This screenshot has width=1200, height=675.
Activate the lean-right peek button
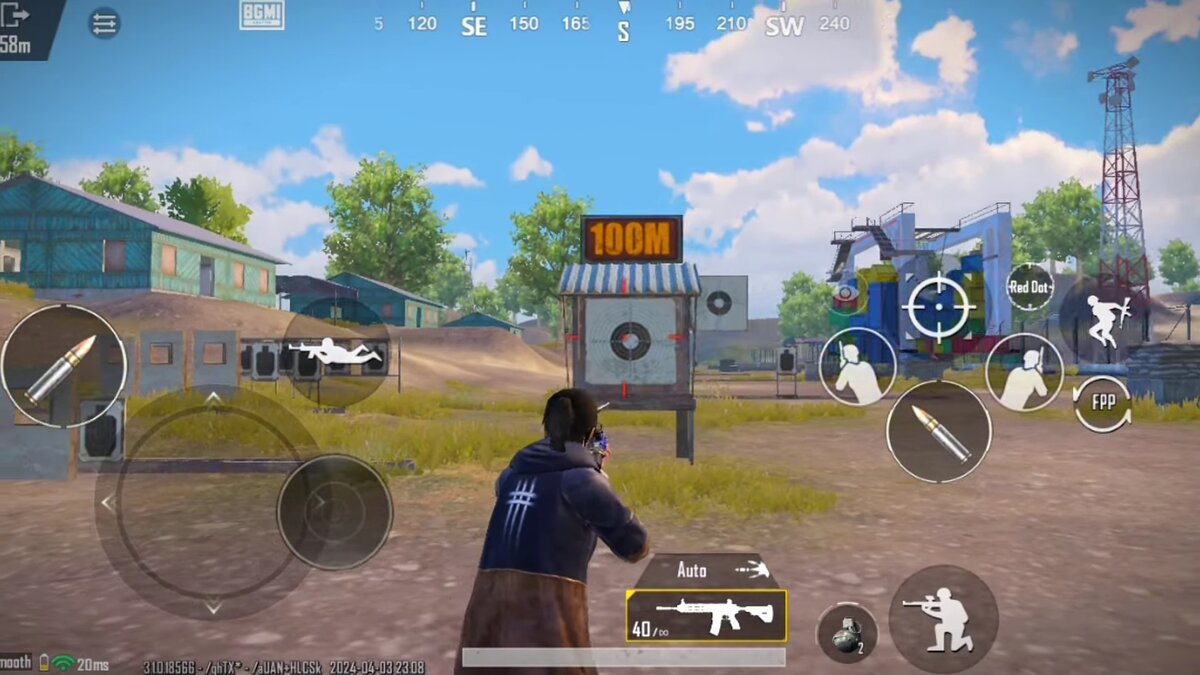1024,372
